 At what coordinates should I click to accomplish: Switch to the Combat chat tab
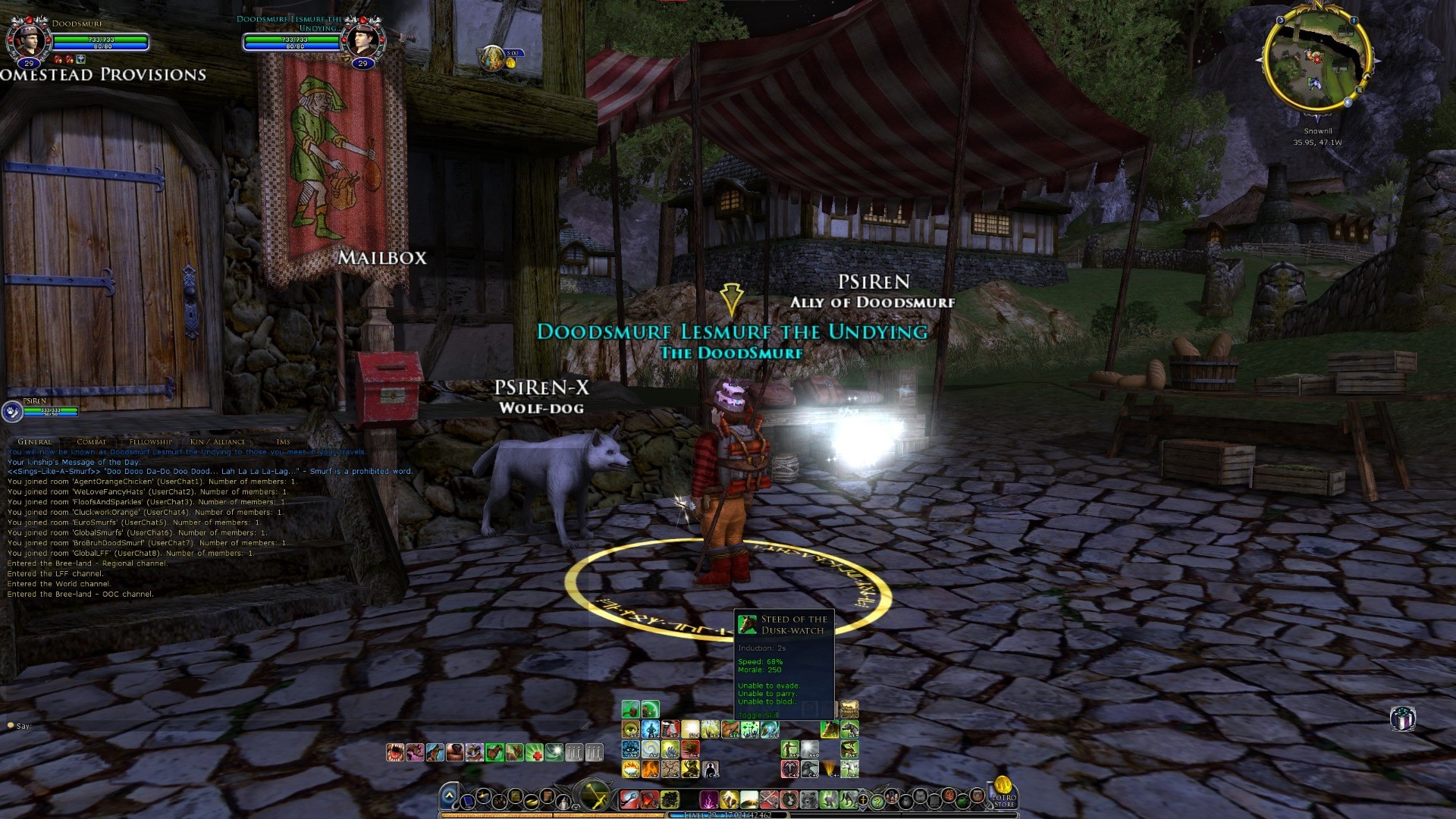pos(91,441)
